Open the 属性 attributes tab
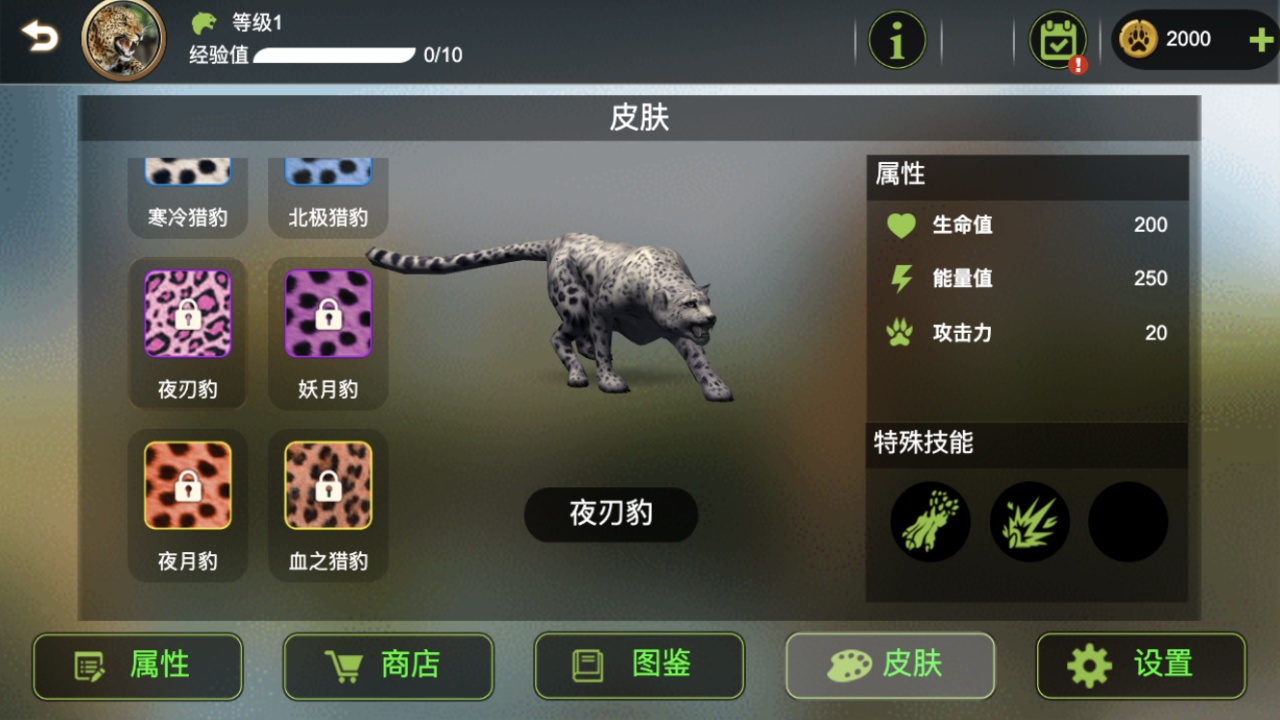1280x720 pixels. pyautogui.click(x=137, y=666)
